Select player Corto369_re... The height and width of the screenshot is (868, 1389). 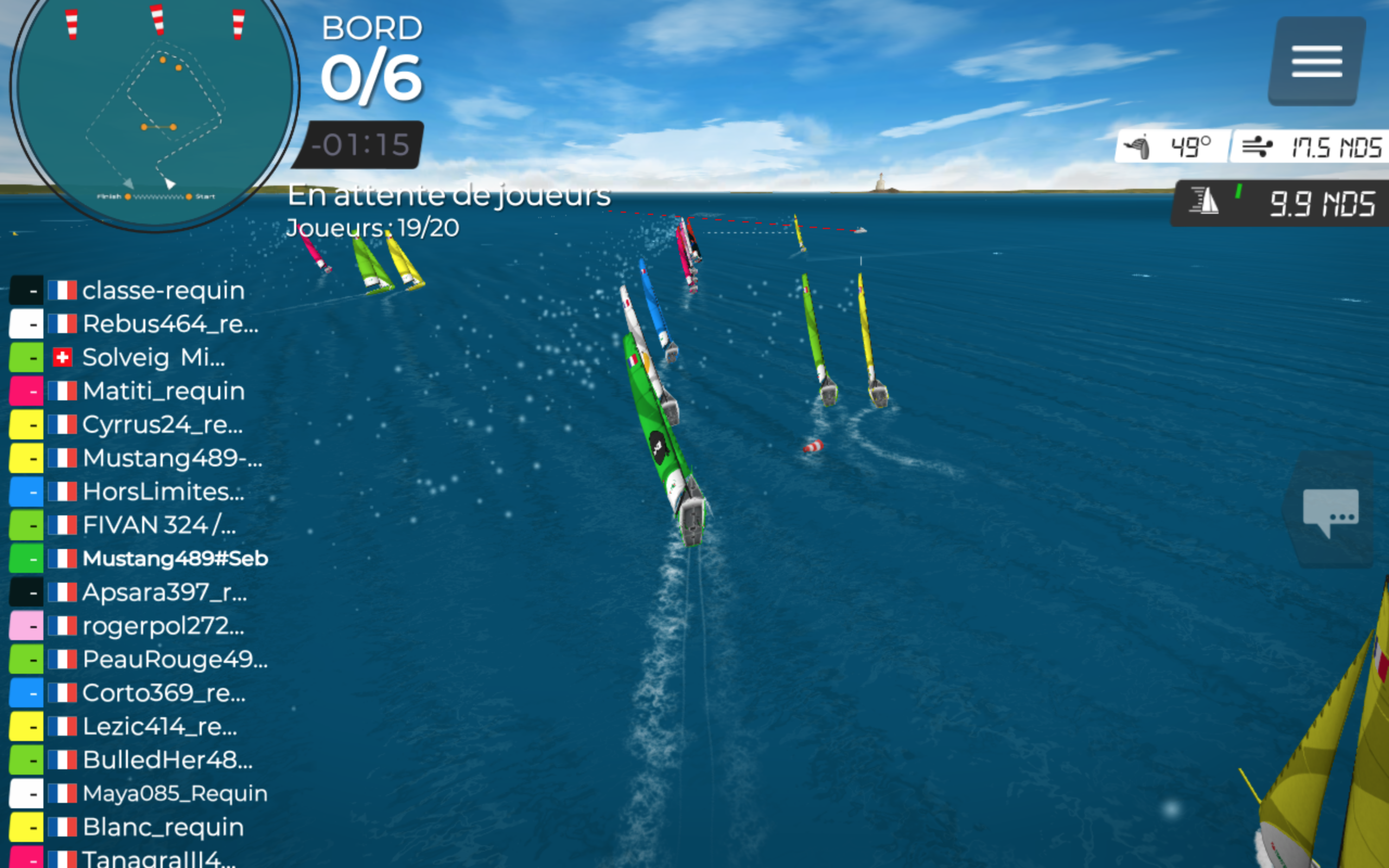click(x=163, y=693)
